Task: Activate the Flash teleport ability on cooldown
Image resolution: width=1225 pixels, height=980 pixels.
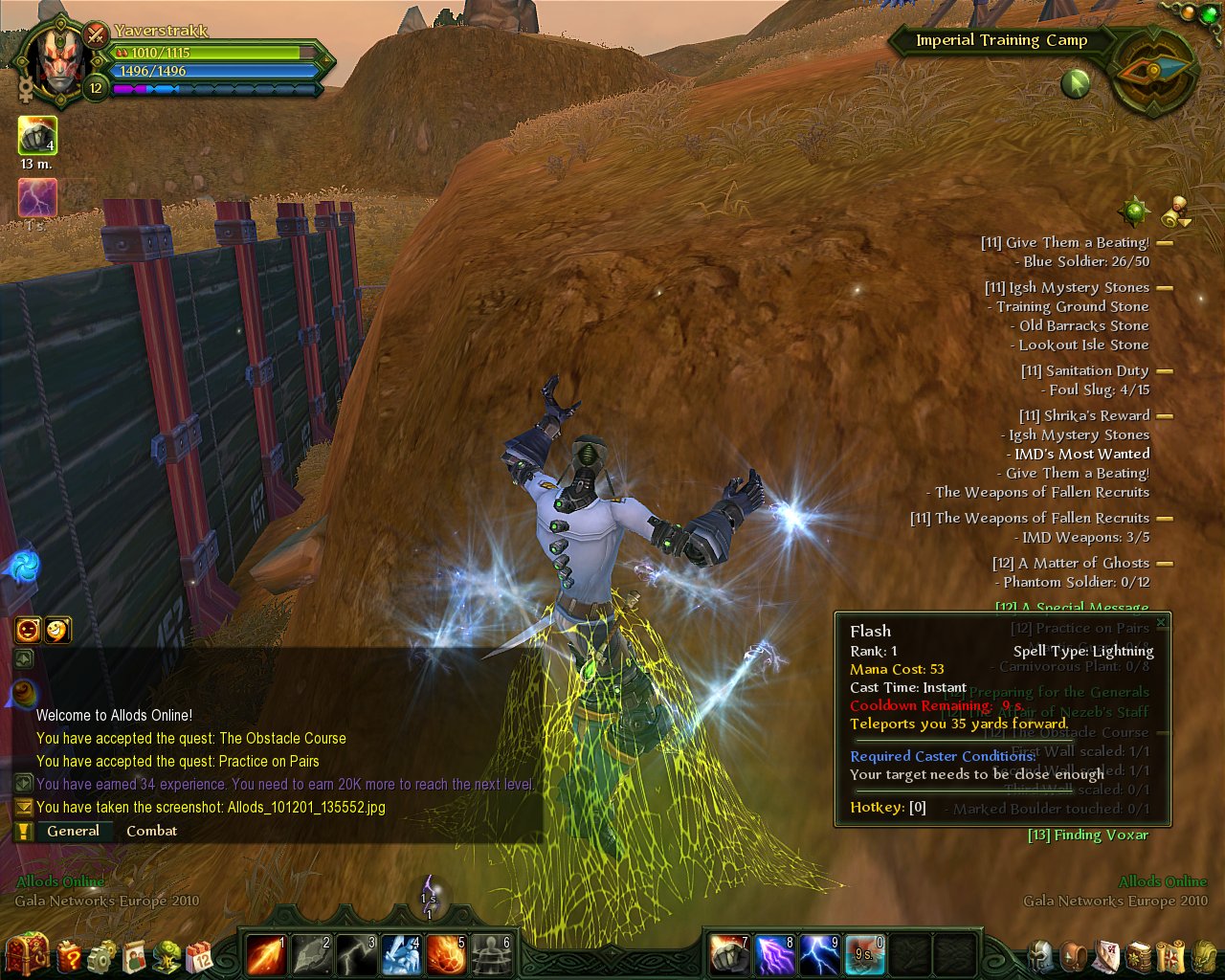Action: point(864,954)
